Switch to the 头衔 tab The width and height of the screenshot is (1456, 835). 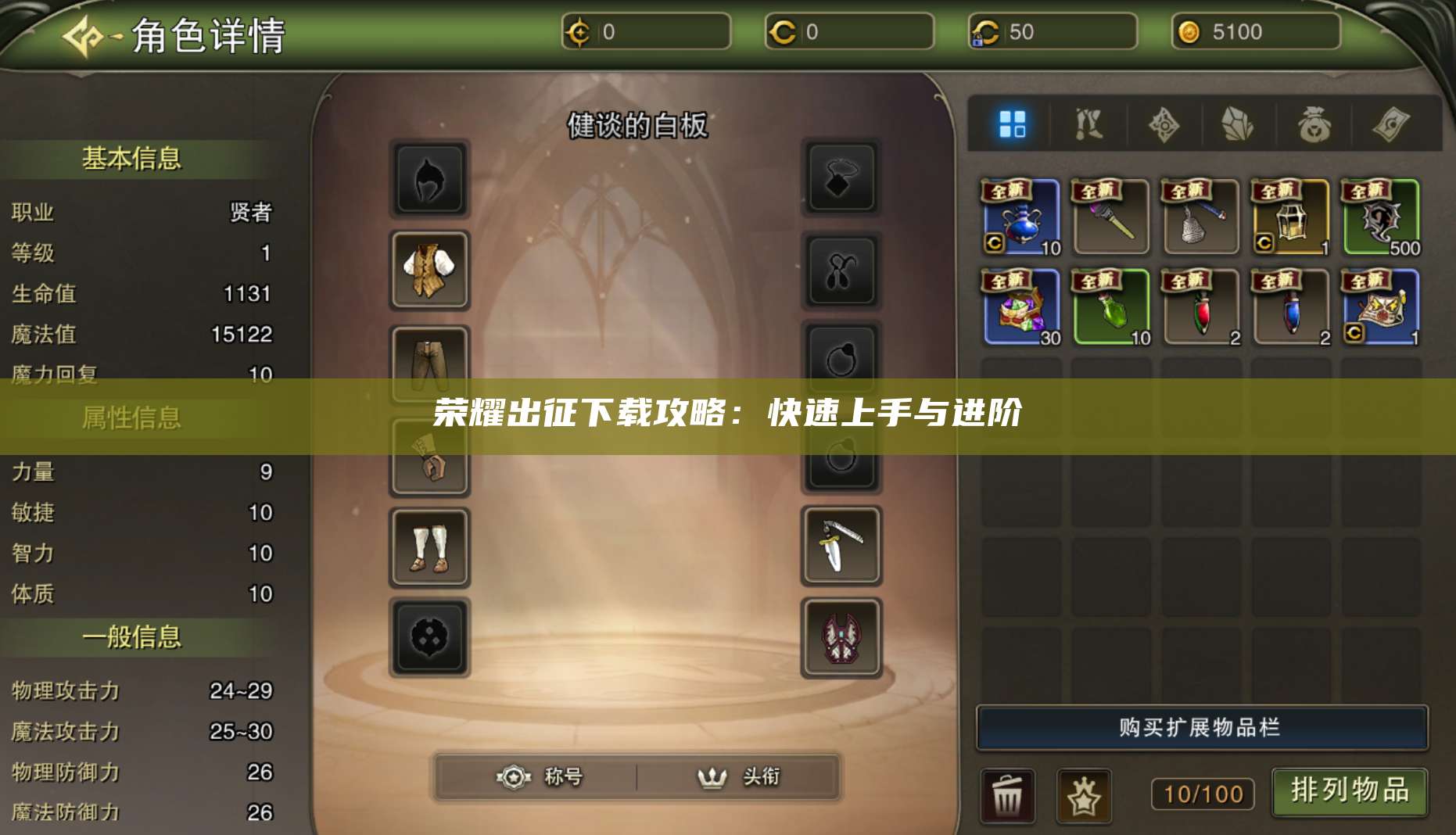pos(736,777)
